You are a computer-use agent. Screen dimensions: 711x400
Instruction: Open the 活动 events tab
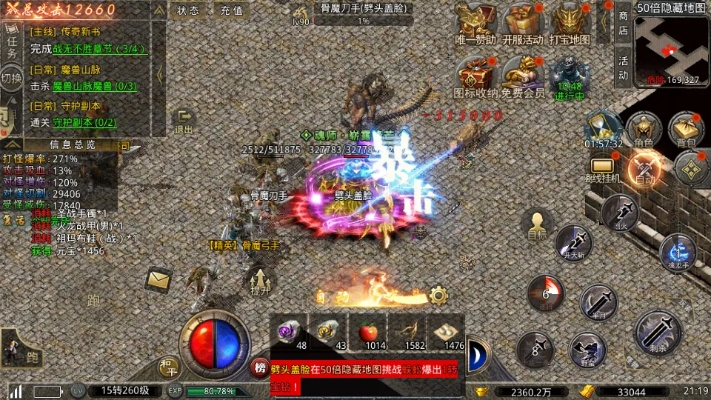click(x=623, y=68)
